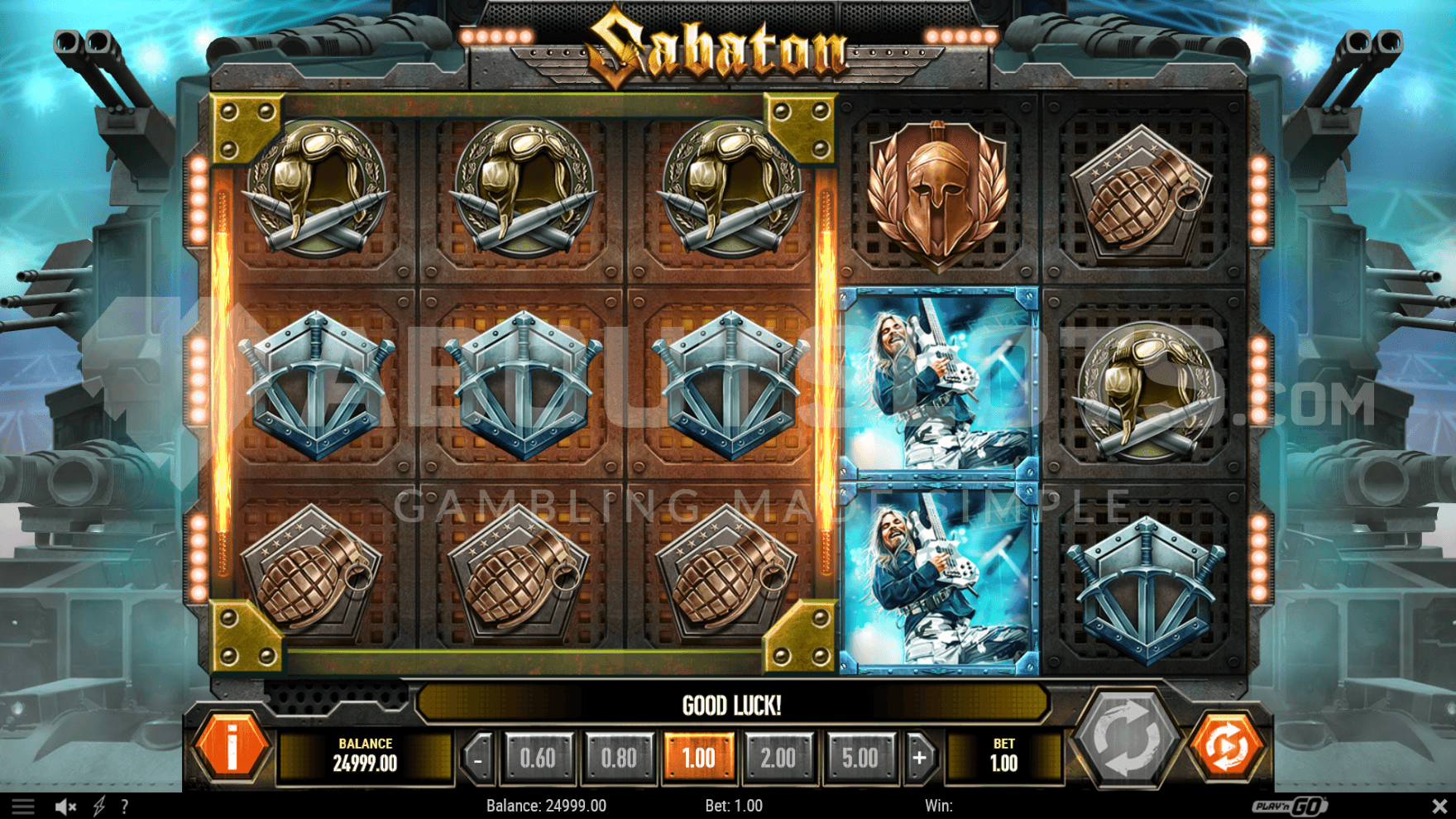This screenshot has height=819, width=1456.
Task: Toggle the lightning bolt fast play option
Action: 99,807
